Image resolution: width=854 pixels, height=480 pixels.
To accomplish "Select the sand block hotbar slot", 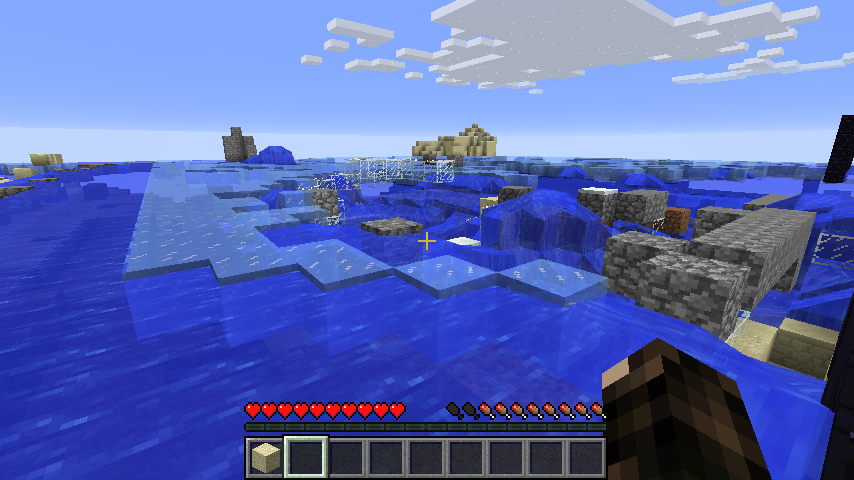I will point(265,458).
